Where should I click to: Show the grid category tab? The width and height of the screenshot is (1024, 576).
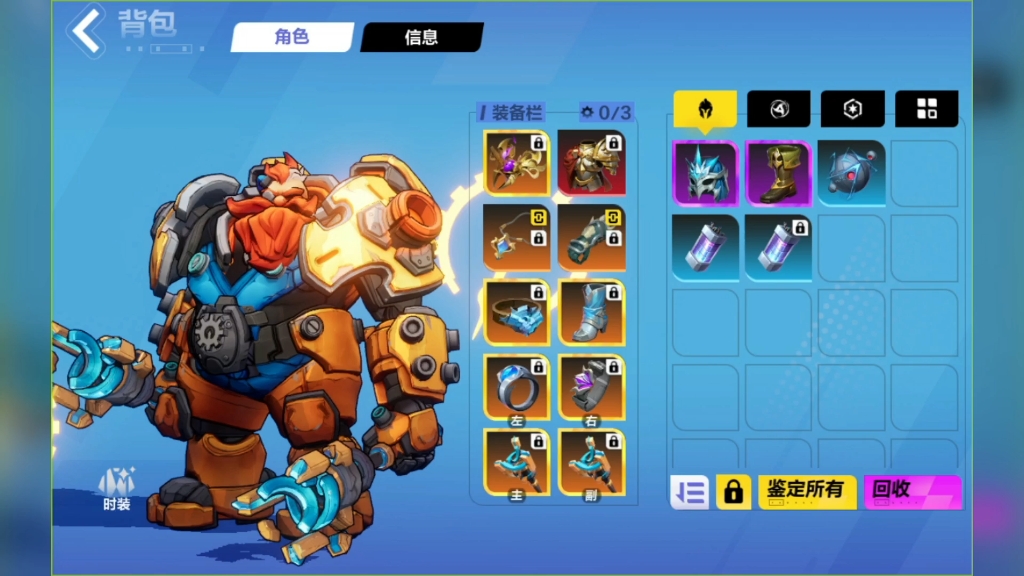(926, 109)
